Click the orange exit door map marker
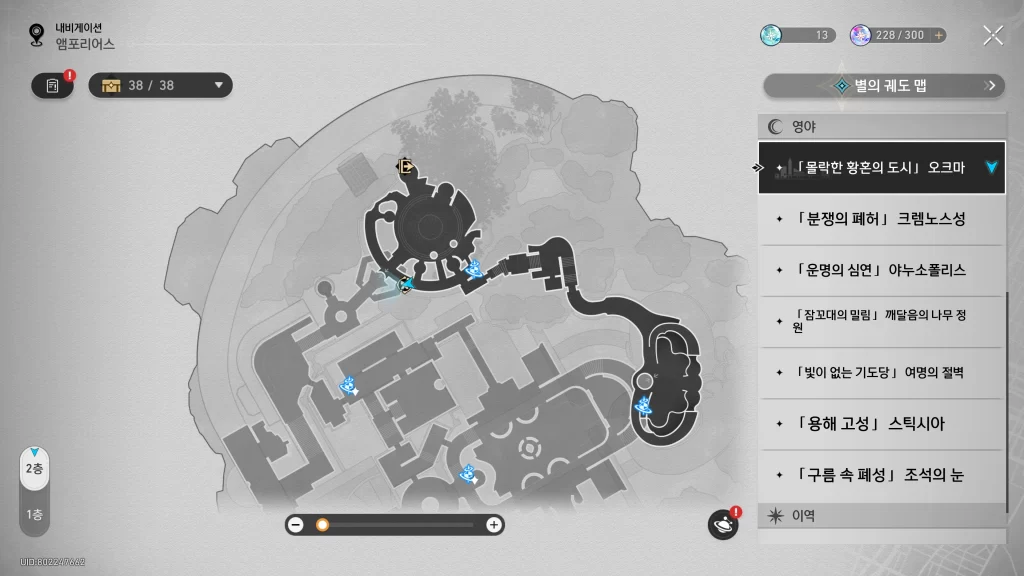The image size is (1024, 576). click(x=405, y=167)
